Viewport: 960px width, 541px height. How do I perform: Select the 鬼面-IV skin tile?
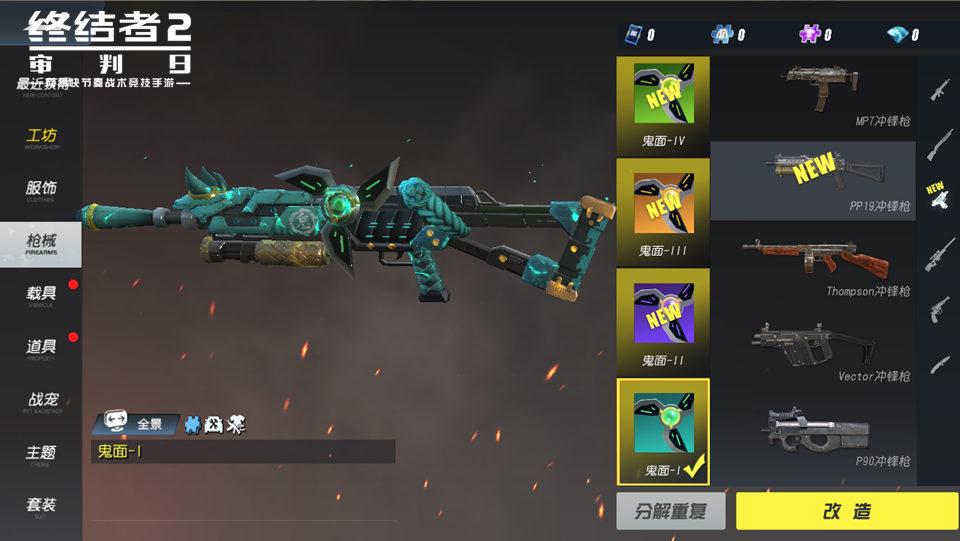663,103
